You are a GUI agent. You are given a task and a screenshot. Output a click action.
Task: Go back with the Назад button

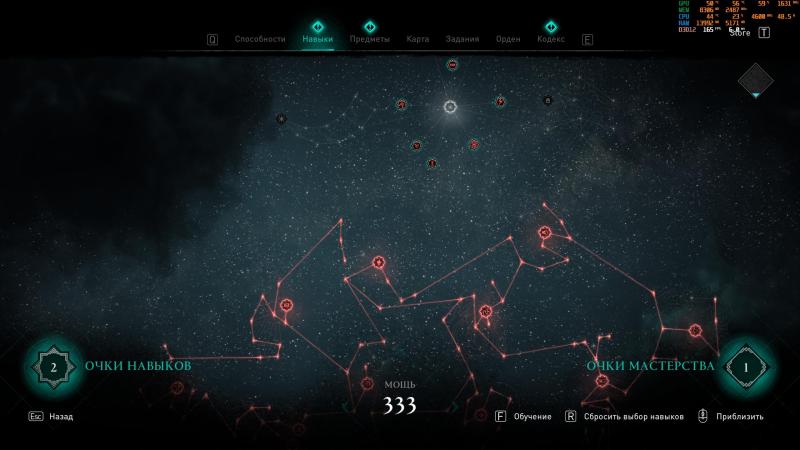pyautogui.click(x=60, y=416)
